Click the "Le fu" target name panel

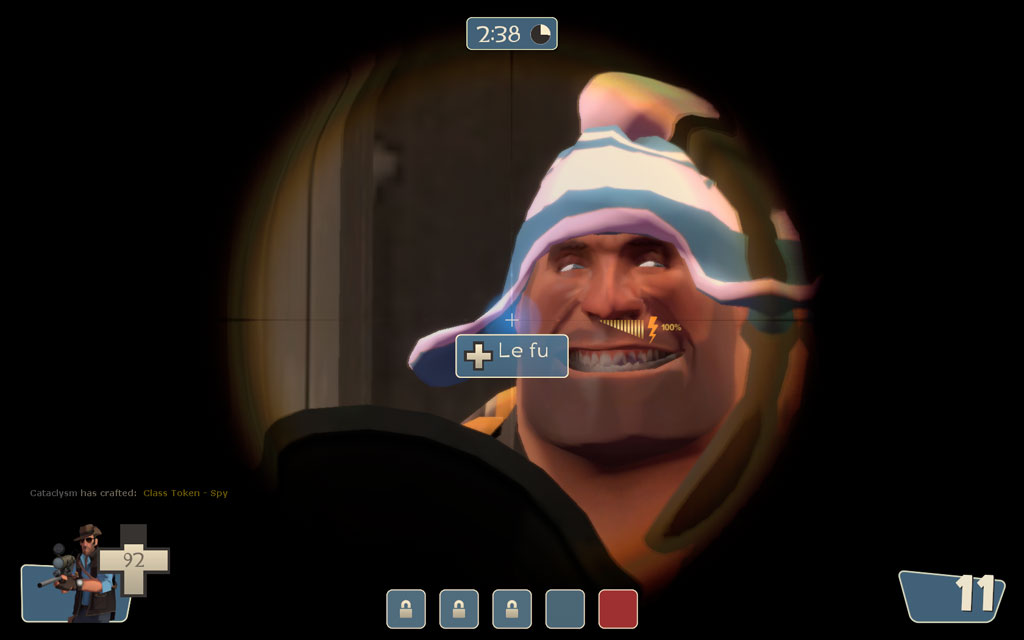tap(512, 356)
